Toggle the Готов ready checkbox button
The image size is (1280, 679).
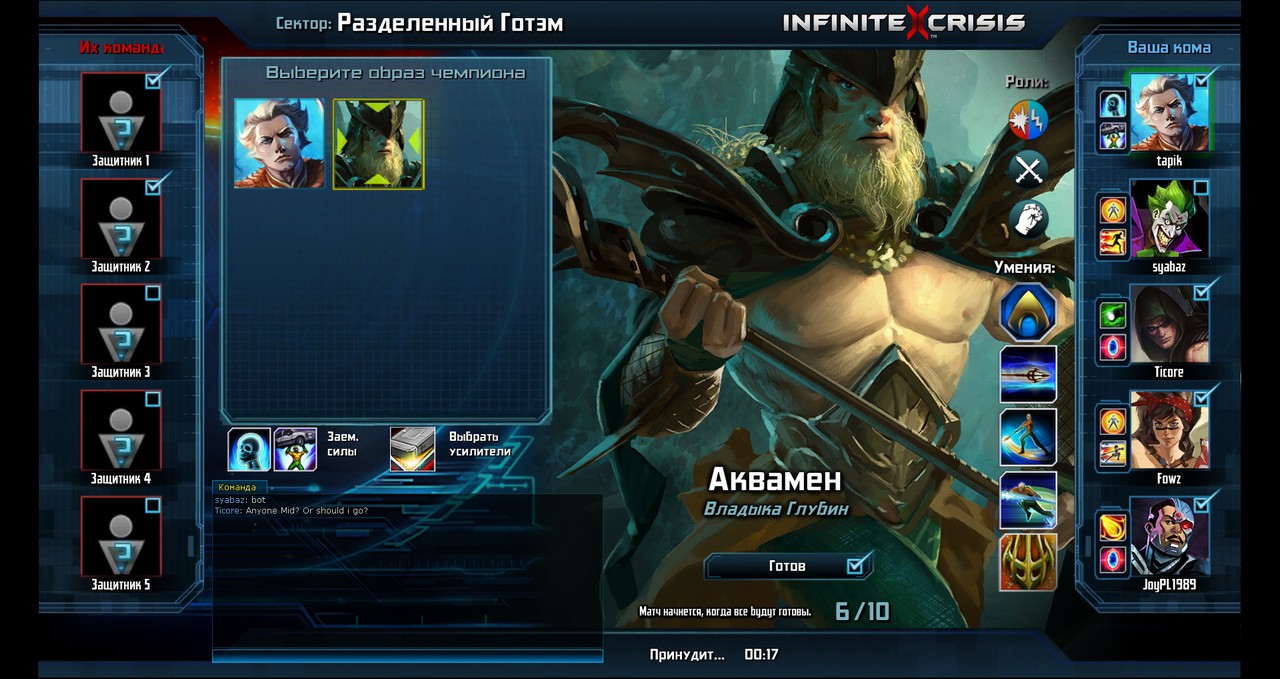pyautogui.click(x=787, y=566)
